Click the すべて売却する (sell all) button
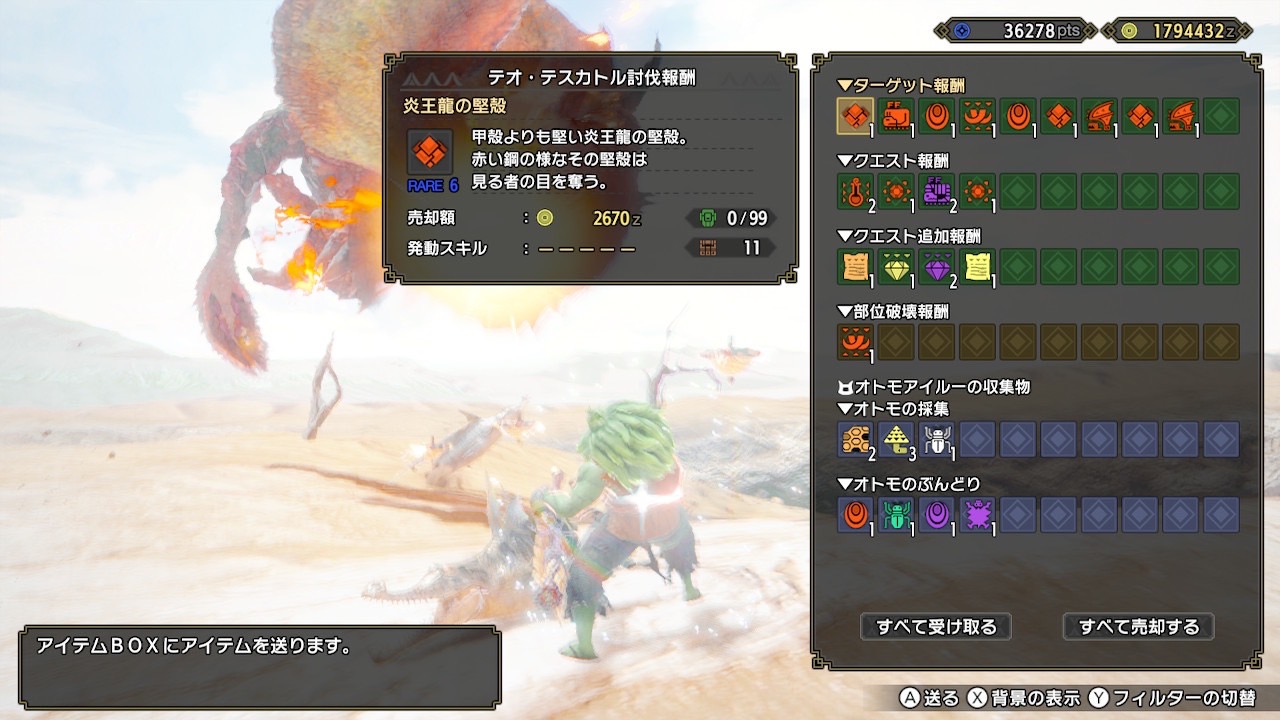 click(x=1138, y=627)
